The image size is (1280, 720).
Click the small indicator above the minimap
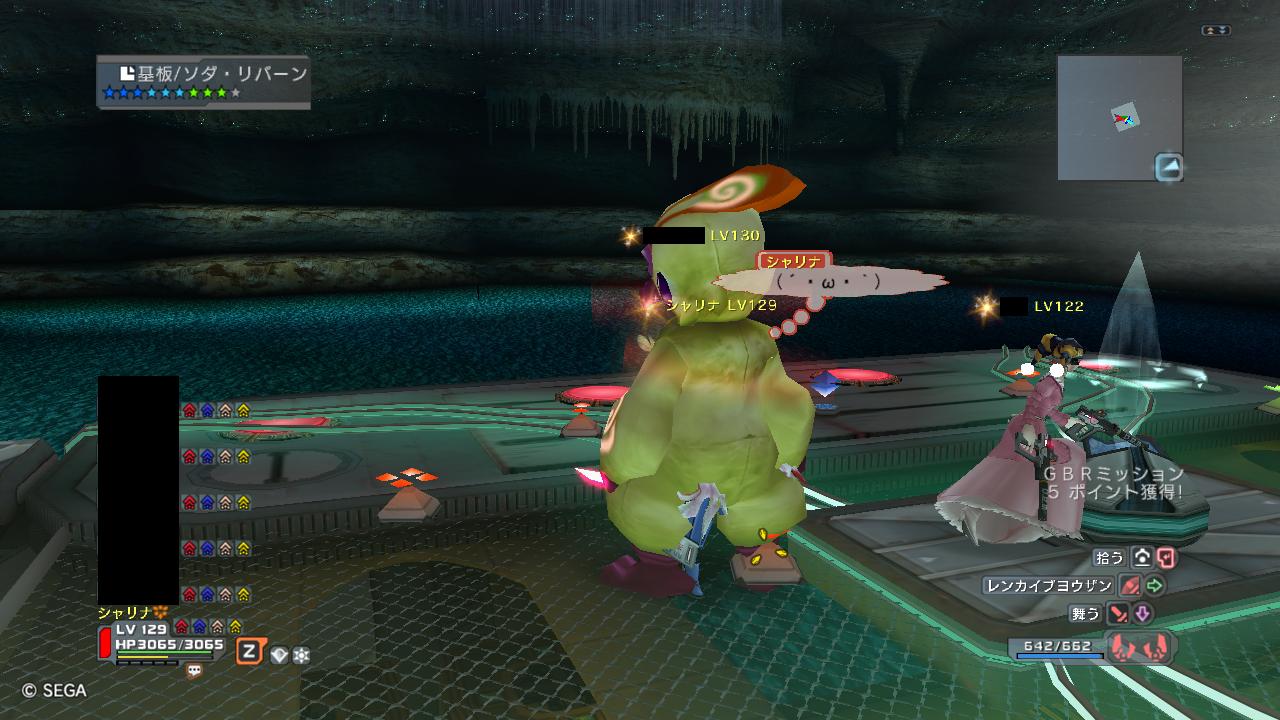click(x=1216, y=31)
